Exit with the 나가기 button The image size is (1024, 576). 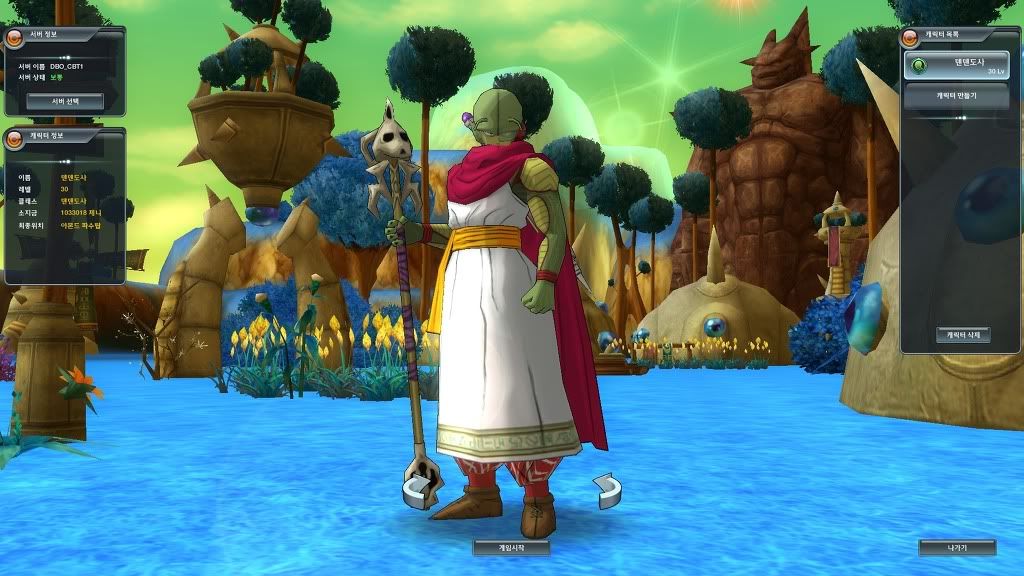coord(957,548)
